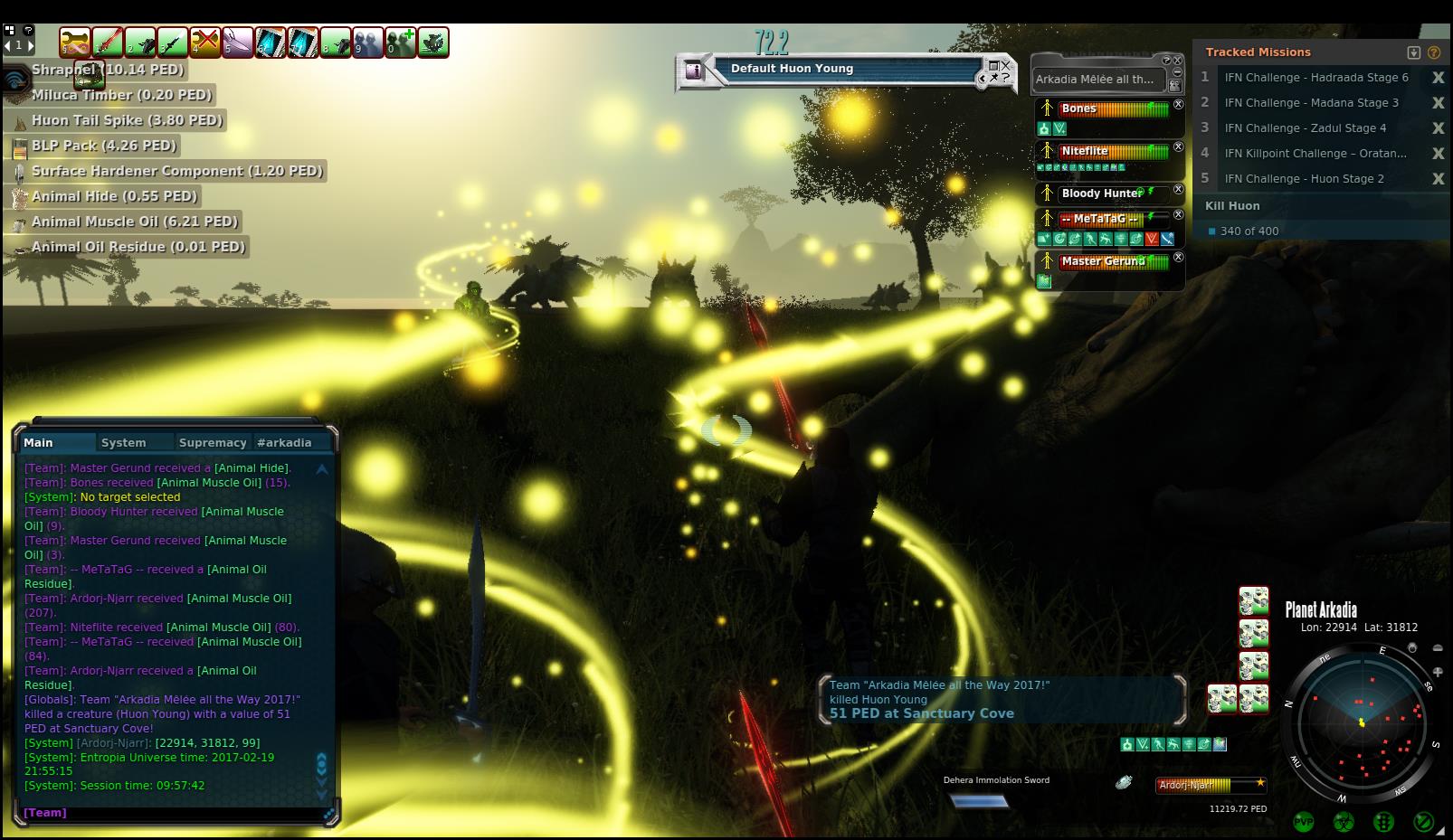Select the #arkadia chat channel tab

(284, 442)
